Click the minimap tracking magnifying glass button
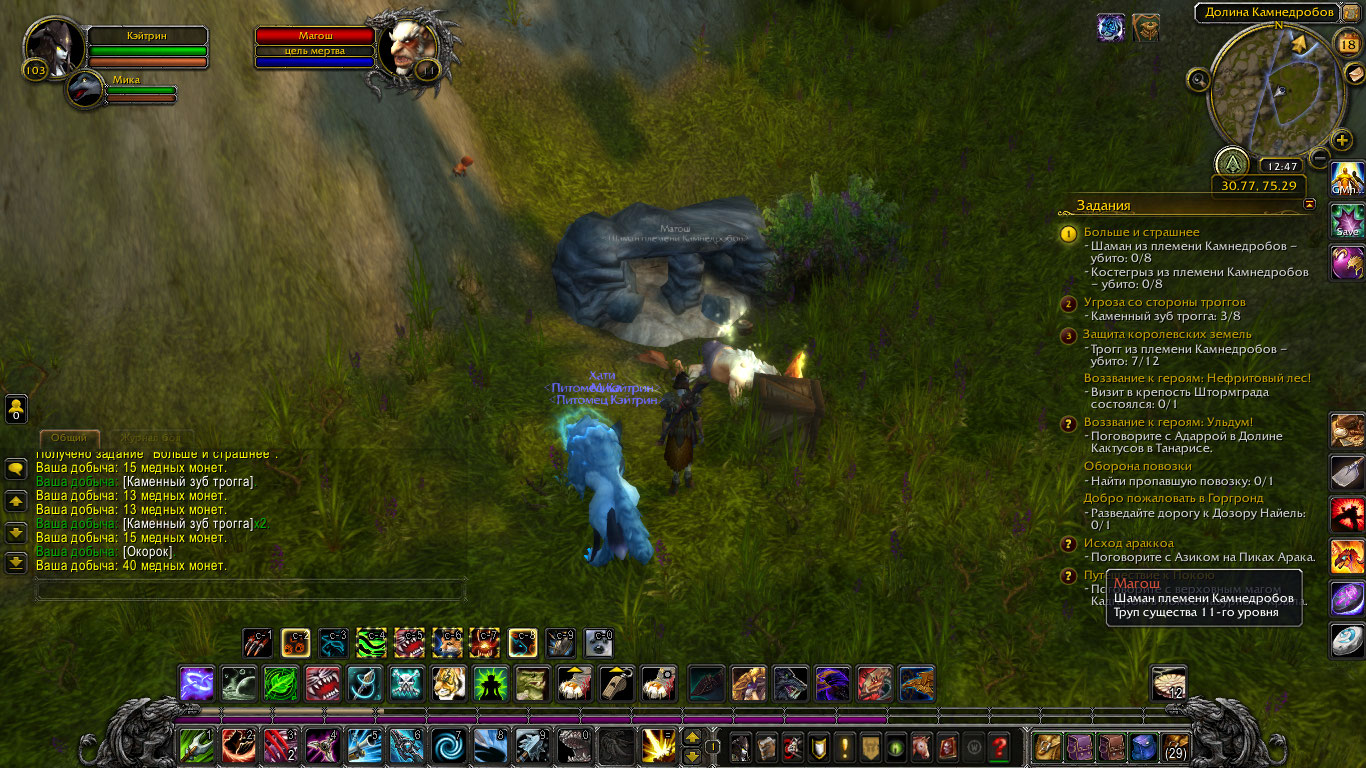This screenshot has width=1366, height=768. pyautogui.click(x=1198, y=80)
